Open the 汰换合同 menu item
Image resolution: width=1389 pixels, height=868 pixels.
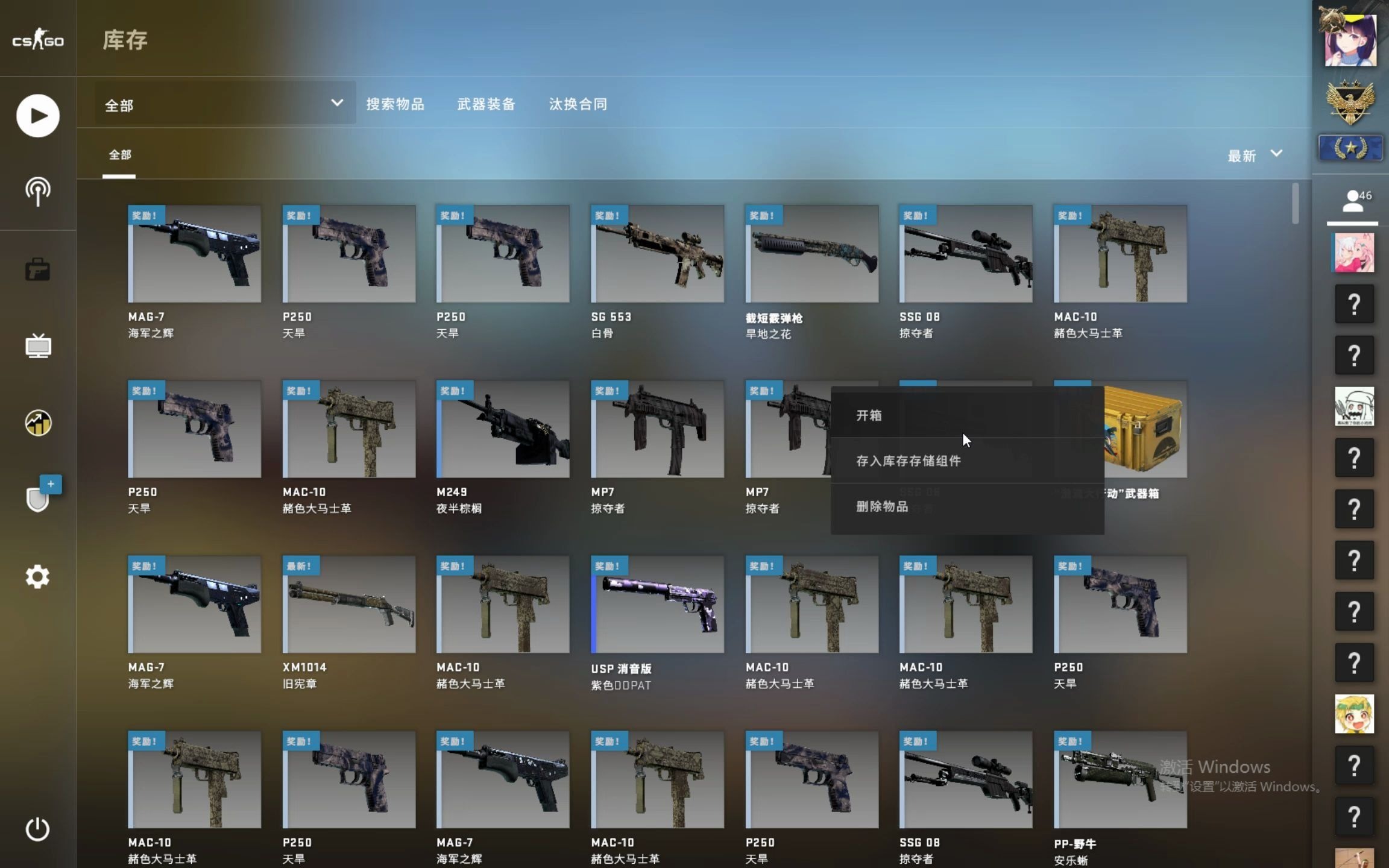tap(577, 103)
